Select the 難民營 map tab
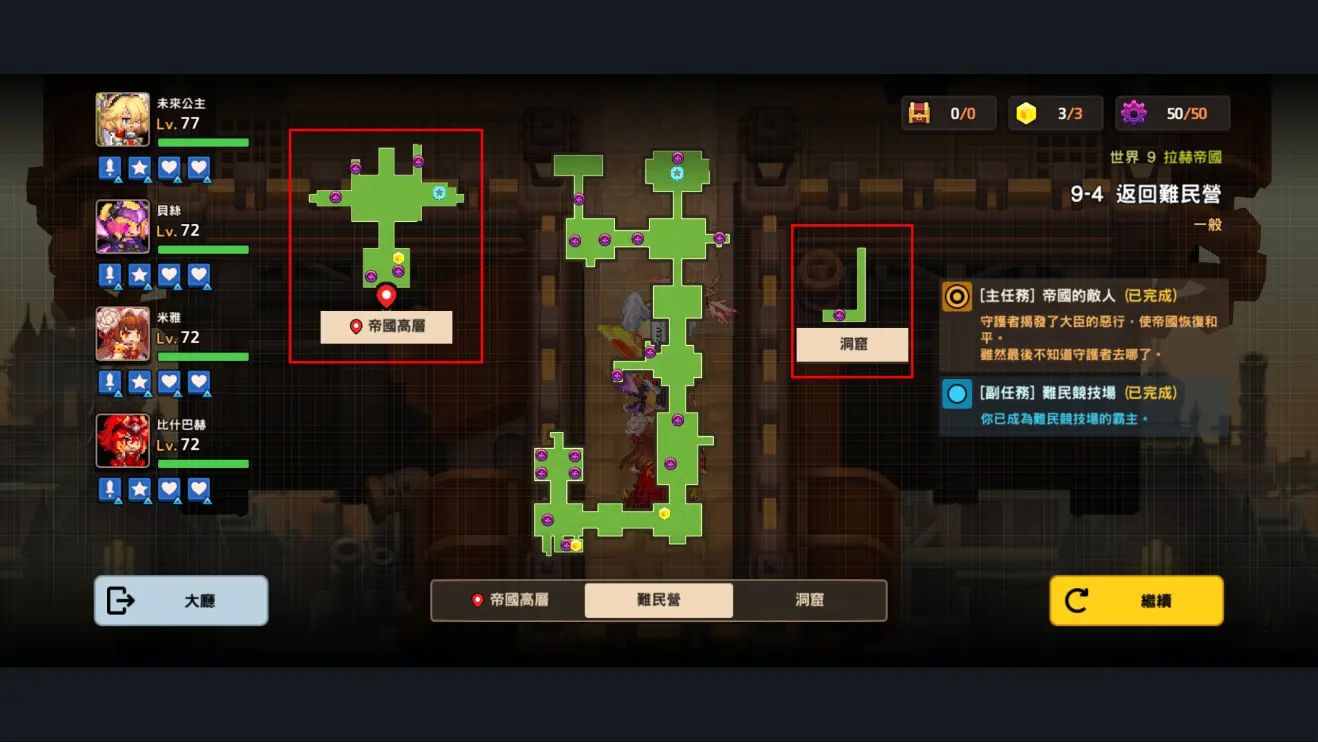This screenshot has height=742, width=1318. 658,601
